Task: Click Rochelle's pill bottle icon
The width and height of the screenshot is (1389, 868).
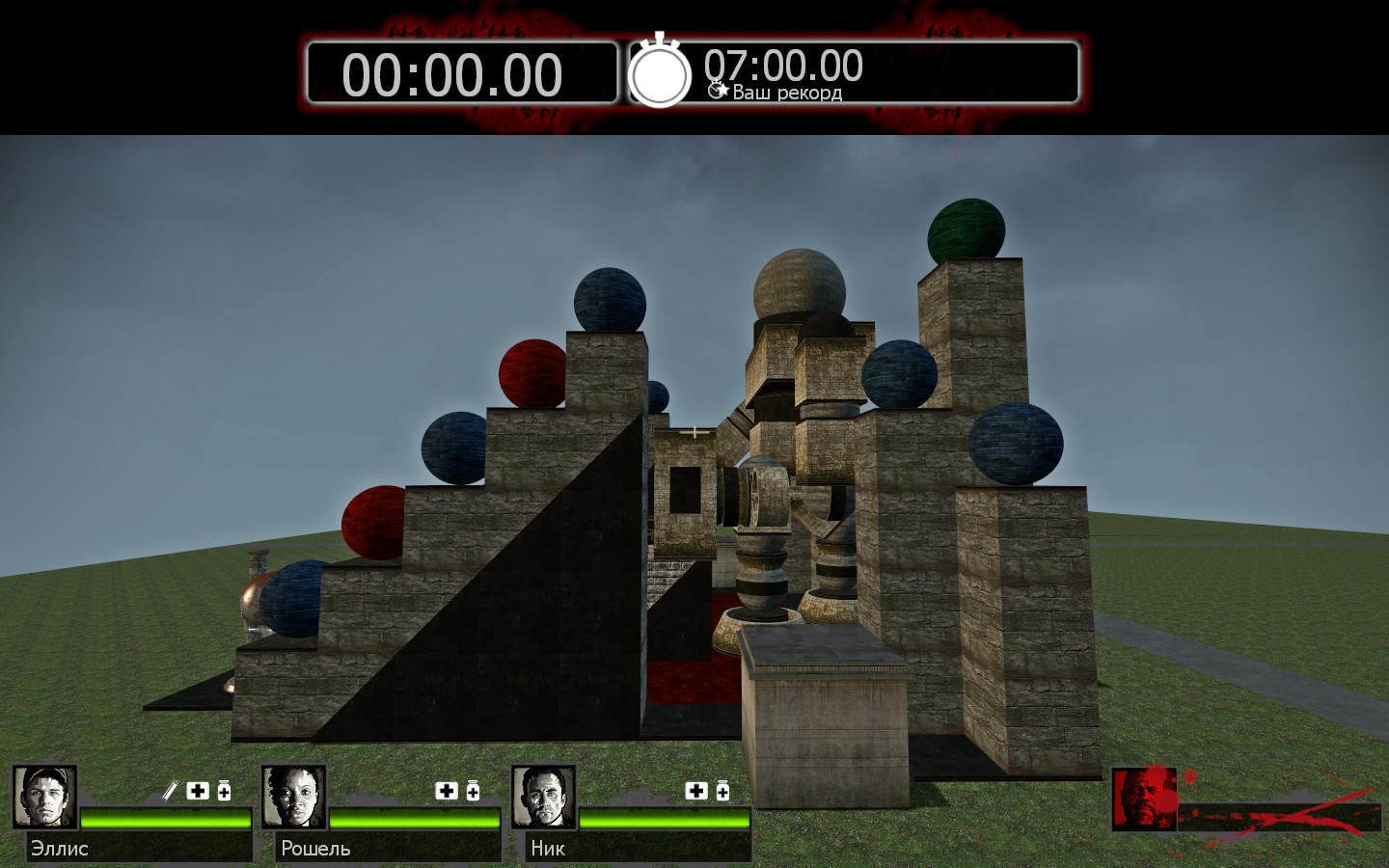Action: [x=473, y=791]
